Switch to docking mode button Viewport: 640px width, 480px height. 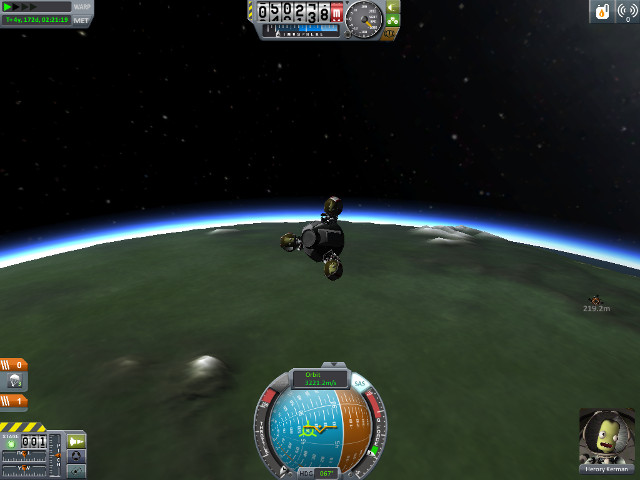77,456
